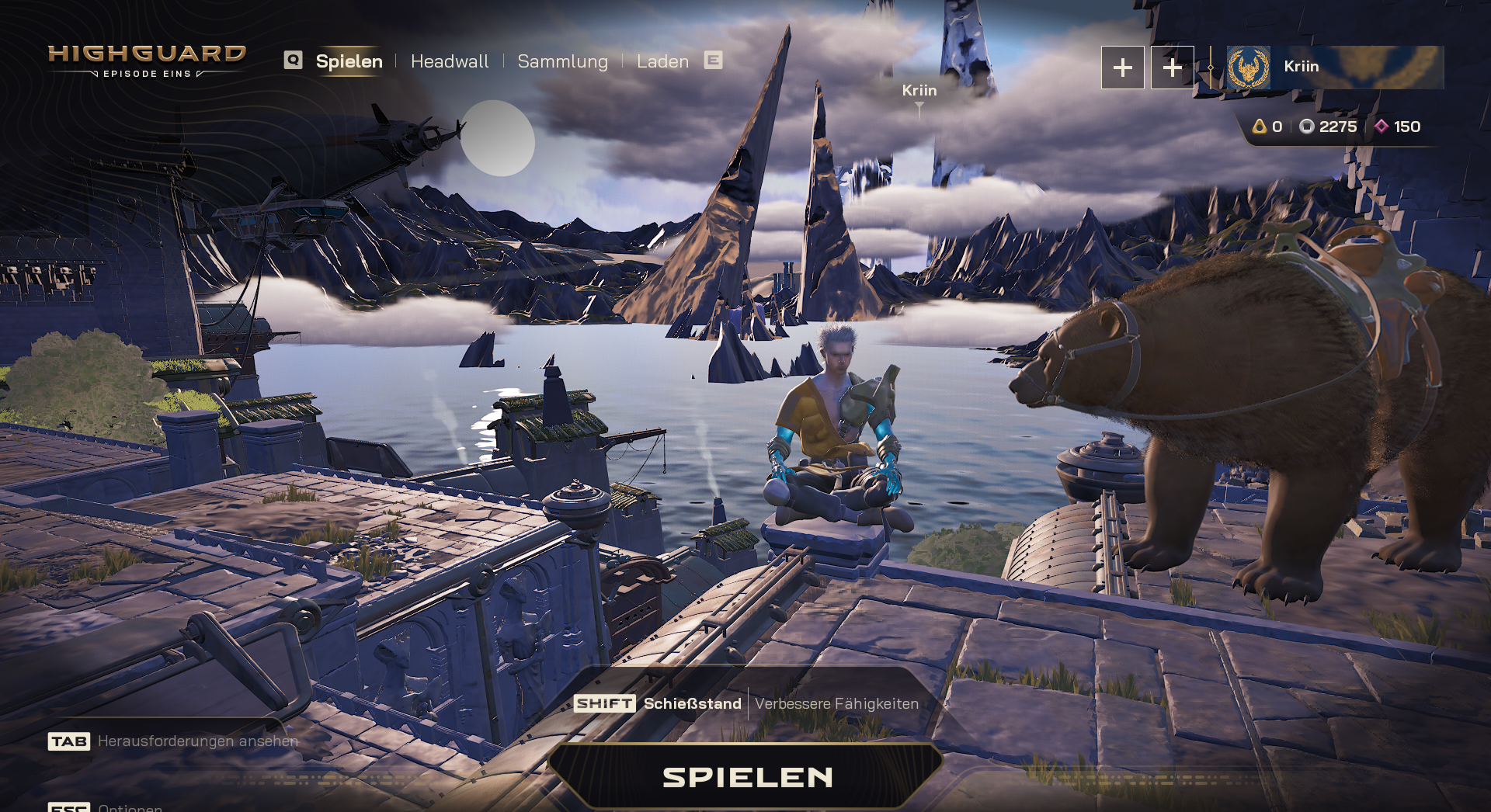1491x812 pixels.
Task: Open the Kriin player profile banner
Action: click(1334, 67)
